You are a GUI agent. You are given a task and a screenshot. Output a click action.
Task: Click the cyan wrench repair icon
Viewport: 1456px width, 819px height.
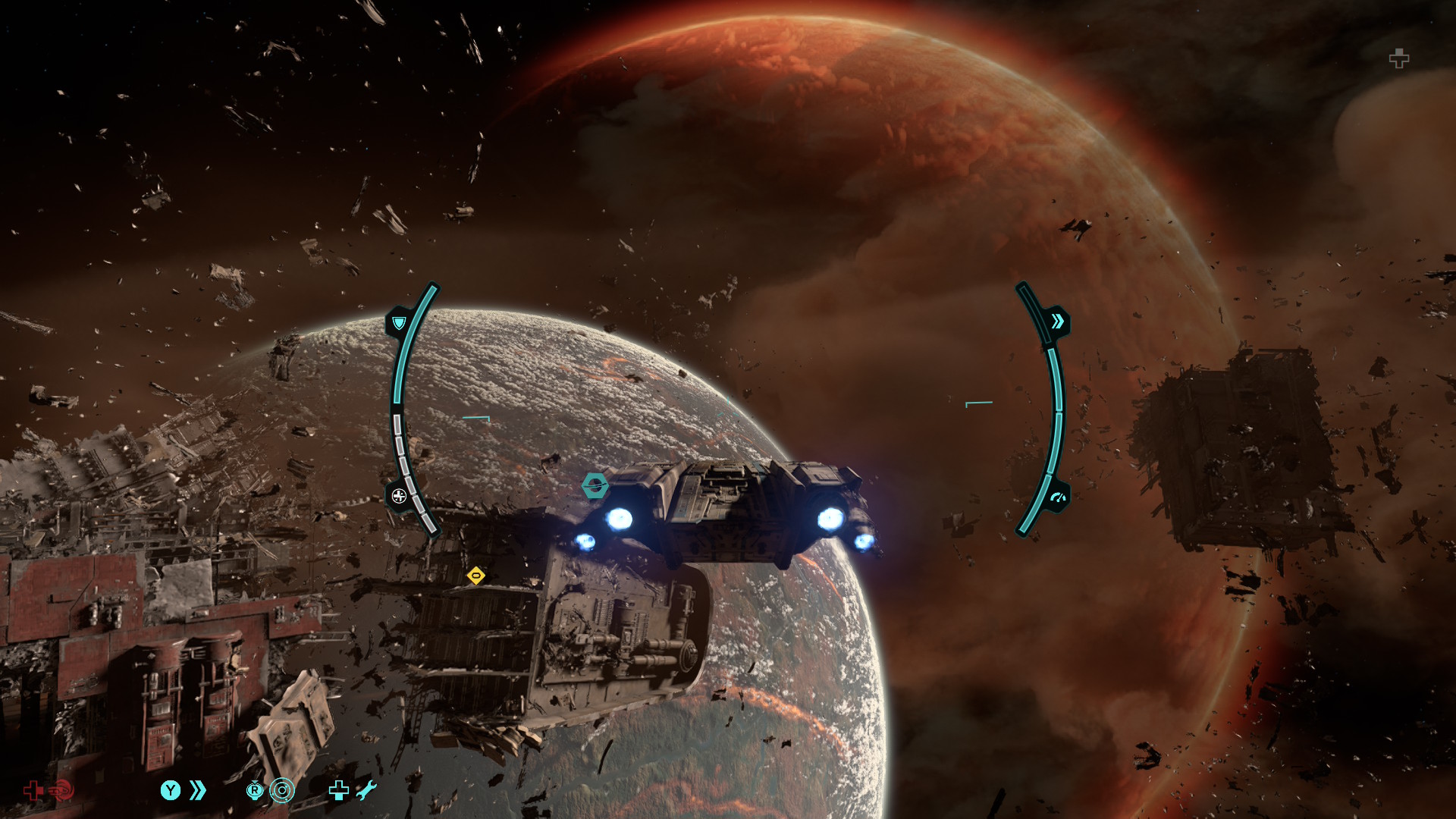click(x=366, y=790)
